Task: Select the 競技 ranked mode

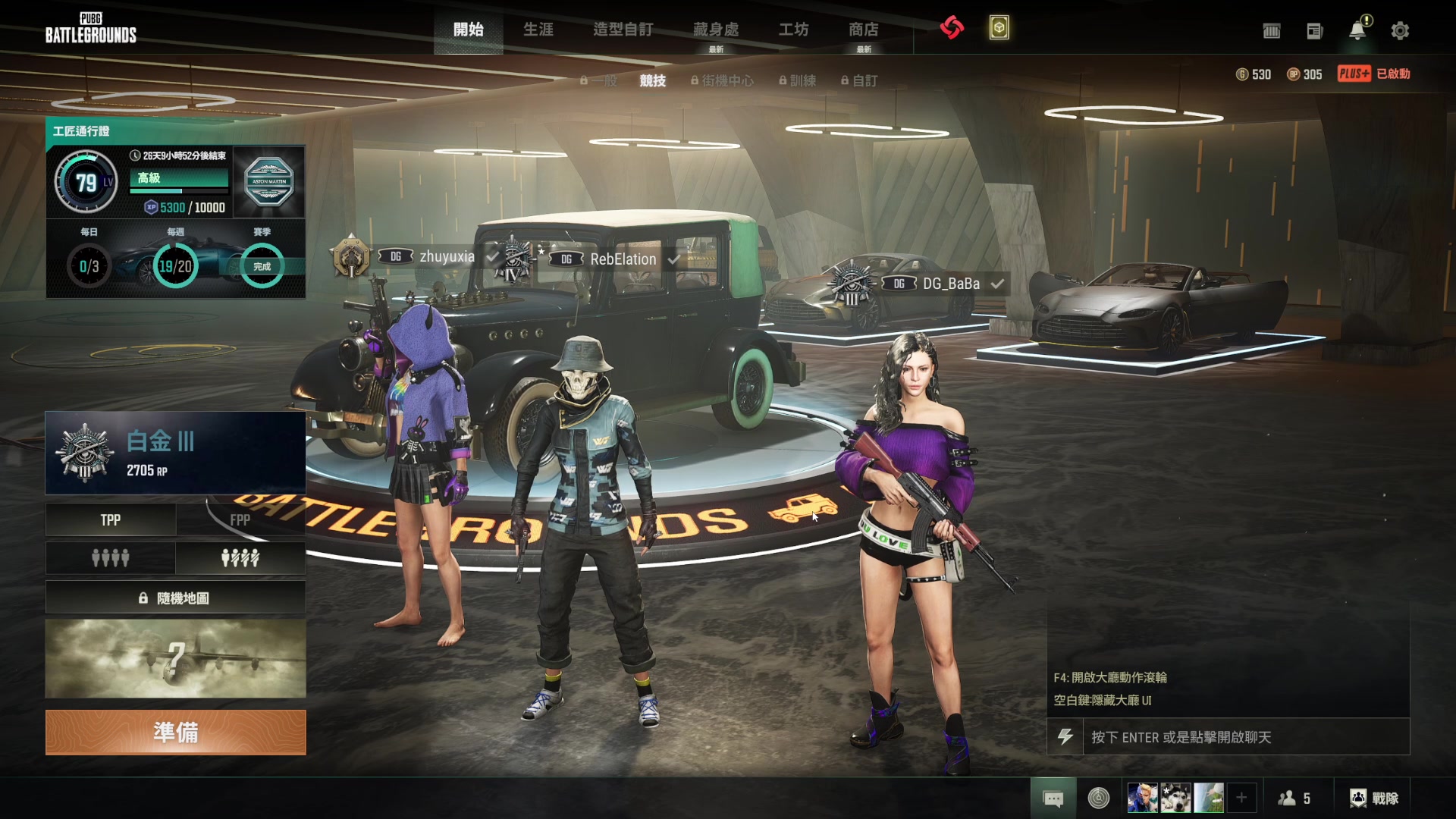Action: pos(652,80)
